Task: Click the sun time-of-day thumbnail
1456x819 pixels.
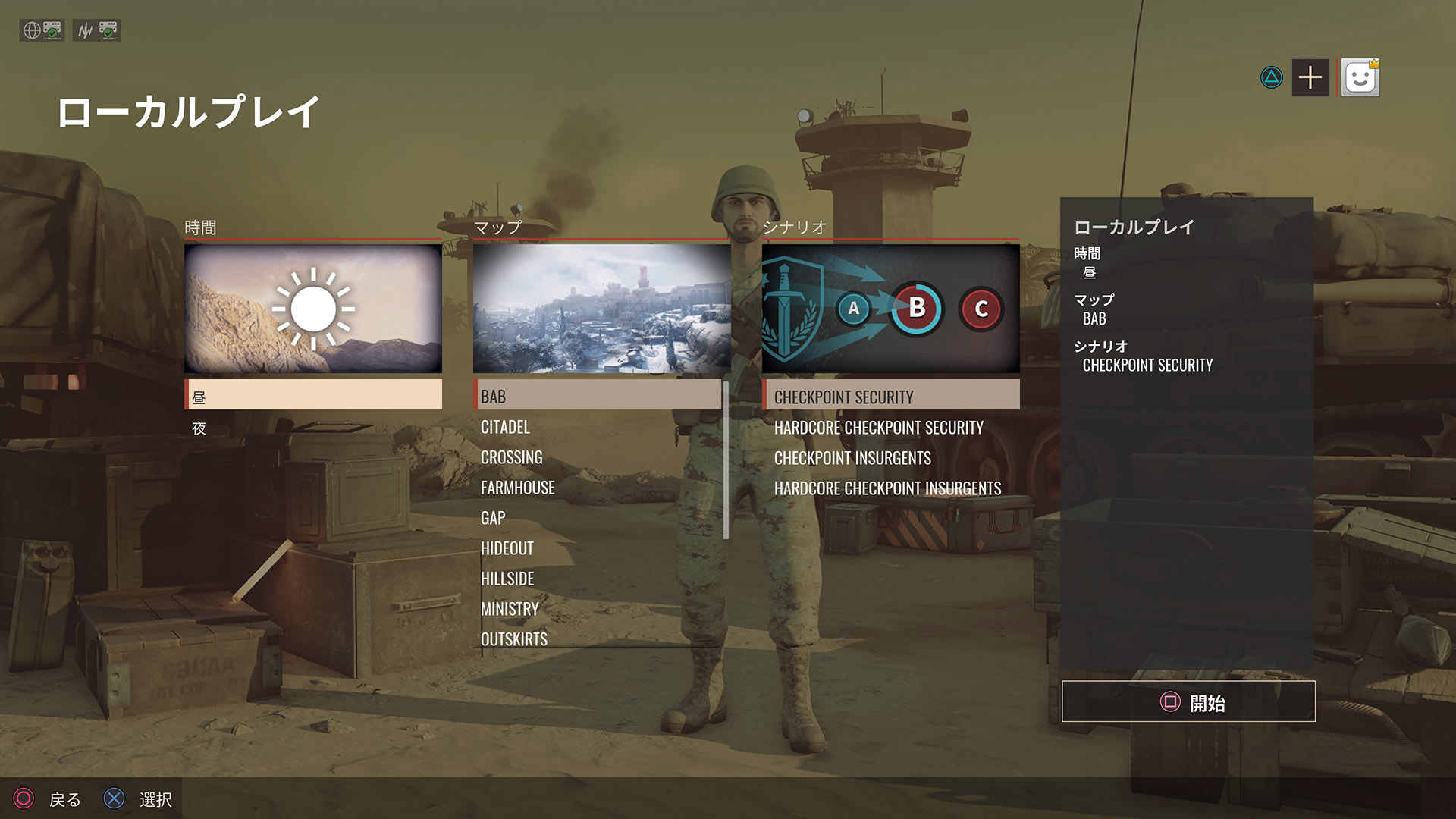Action: pos(313,309)
